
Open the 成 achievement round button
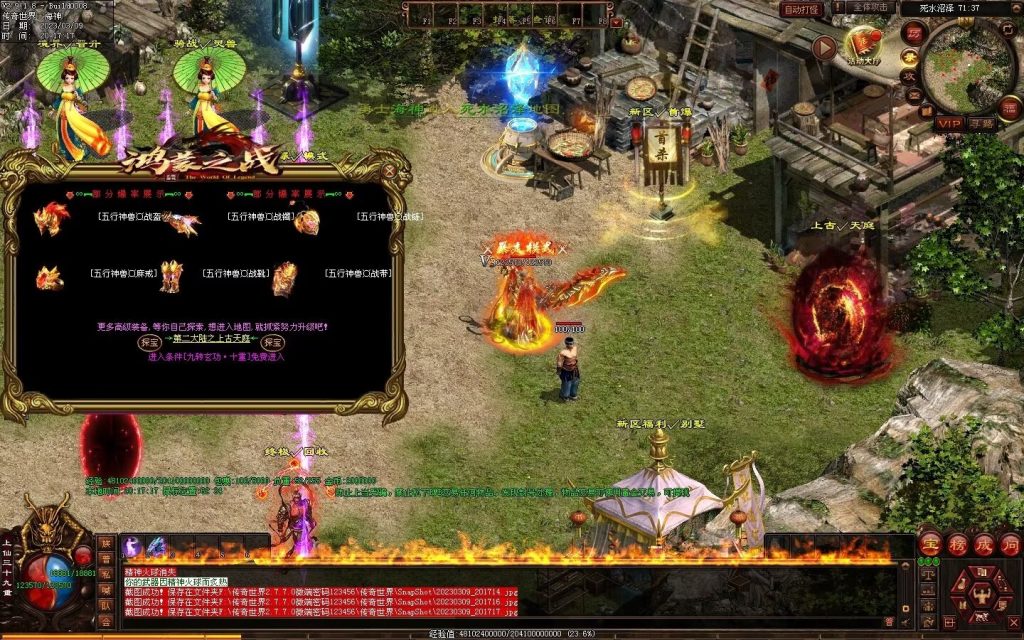point(983,543)
